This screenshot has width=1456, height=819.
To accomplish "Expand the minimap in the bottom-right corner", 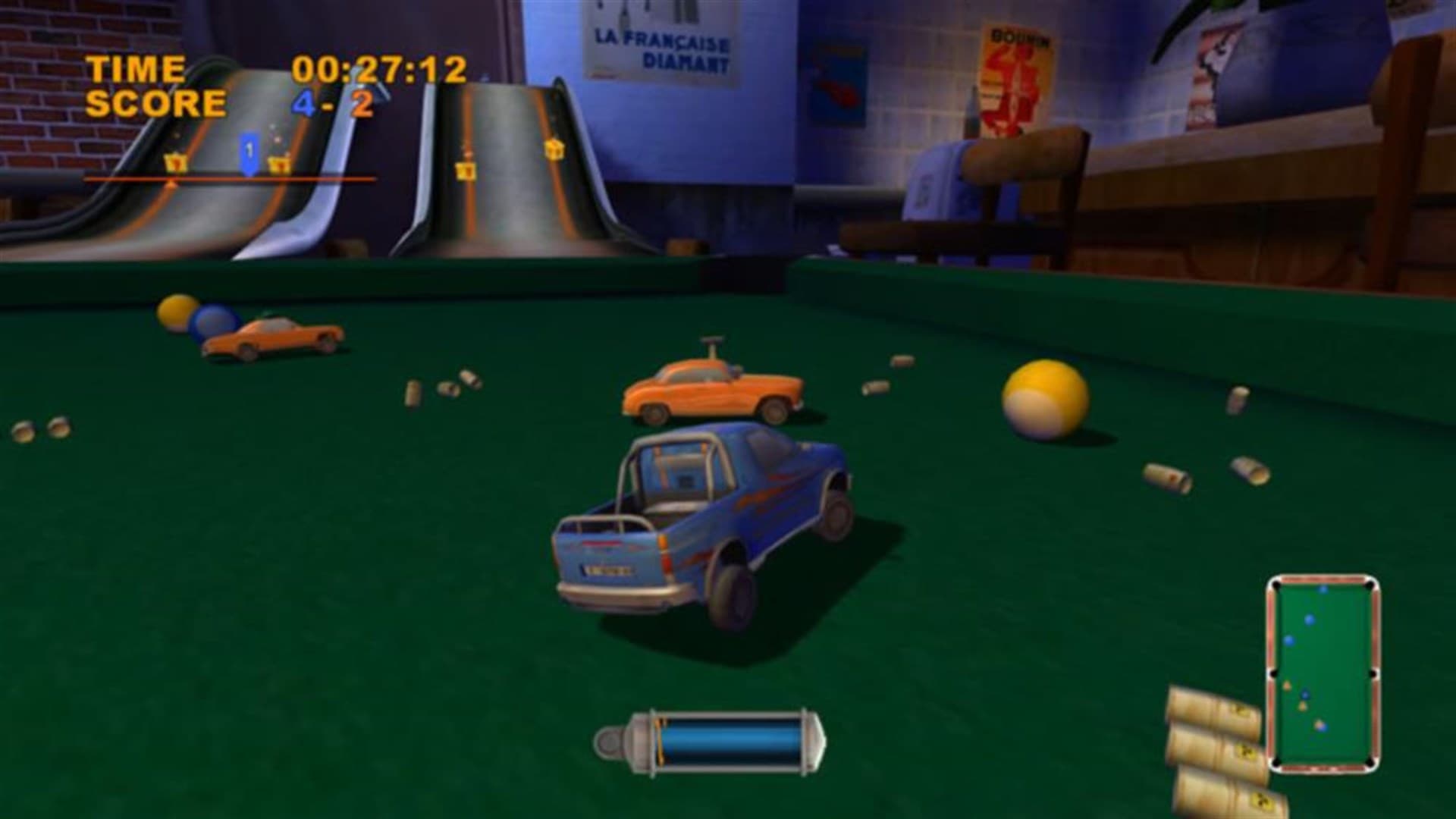I will pyautogui.click(x=1323, y=667).
